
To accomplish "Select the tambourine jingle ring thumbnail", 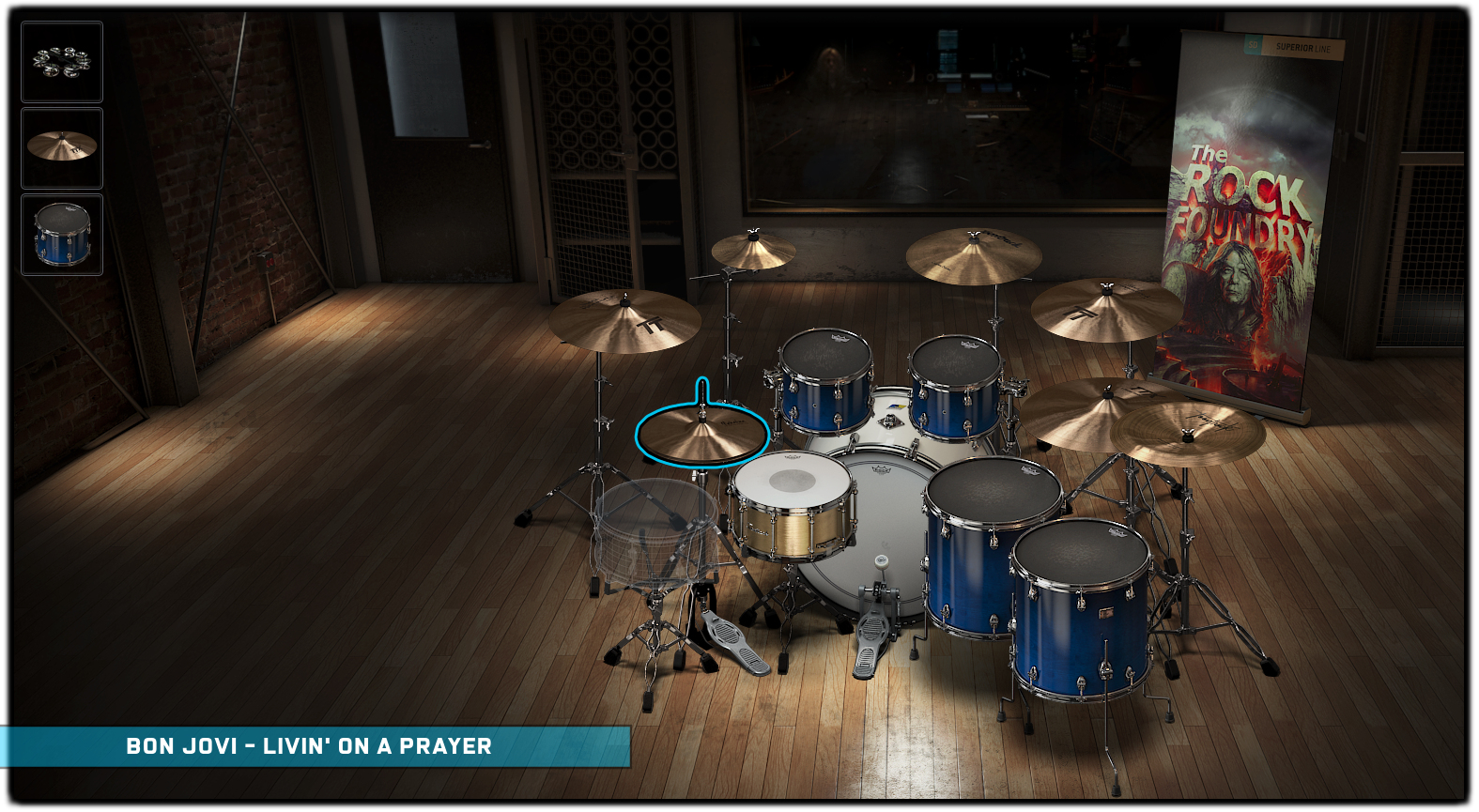I will tap(62, 62).
